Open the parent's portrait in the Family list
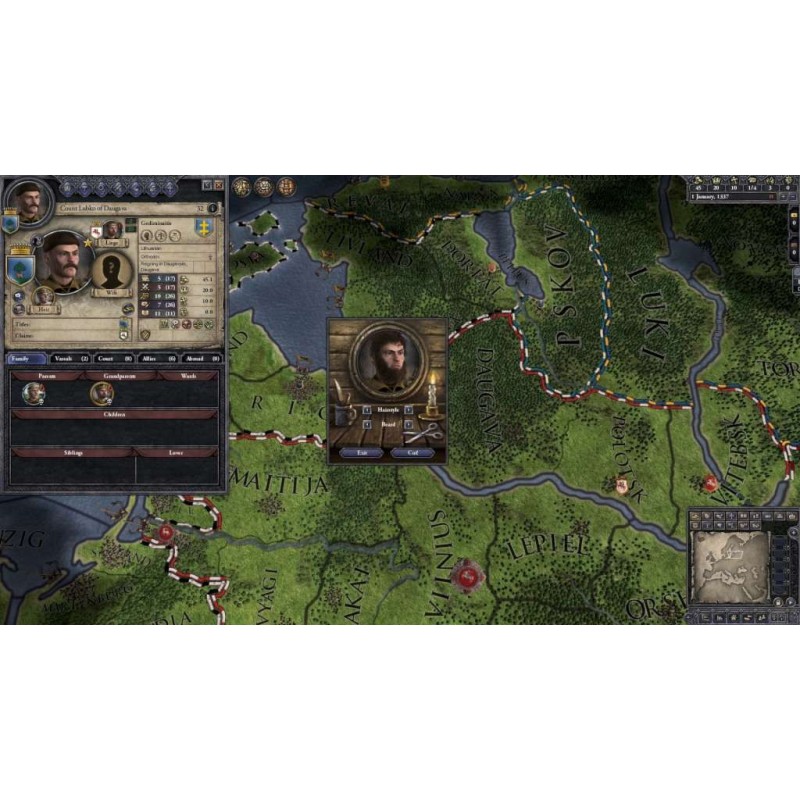Image resolution: width=800 pixels, height=800 pixels. coord(34,393)
